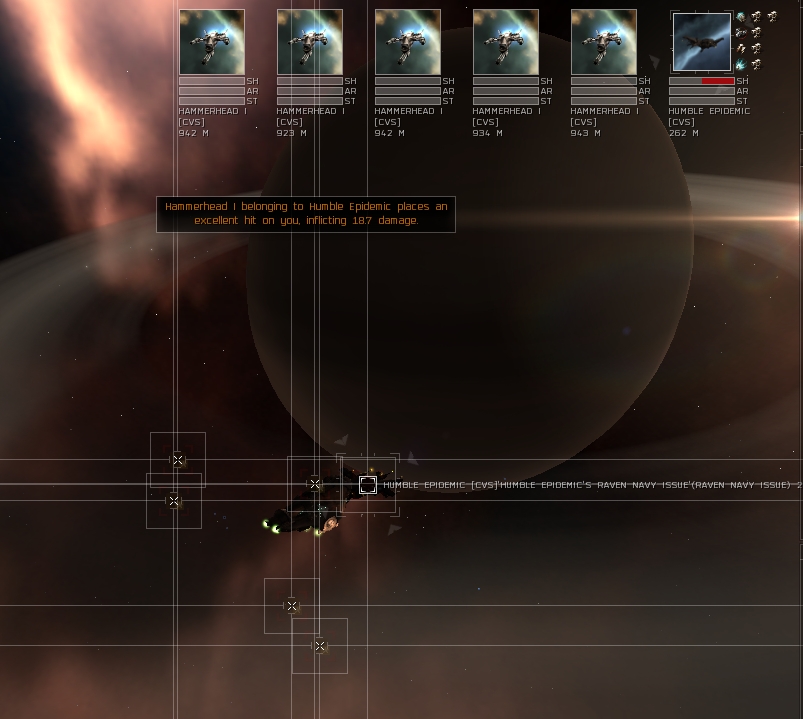
Task: Select the Hammerhead I target at 923 m
Action: 310,42
